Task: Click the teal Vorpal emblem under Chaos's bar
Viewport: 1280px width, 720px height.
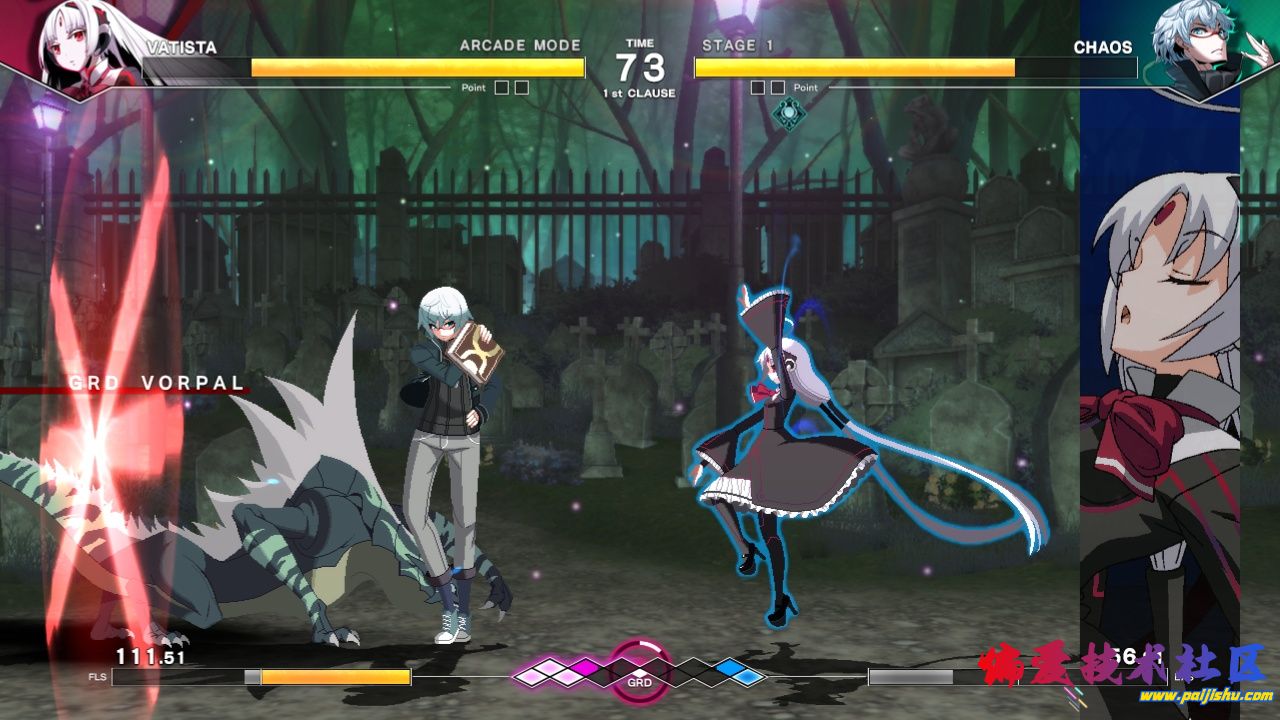Action: point(789,113)
